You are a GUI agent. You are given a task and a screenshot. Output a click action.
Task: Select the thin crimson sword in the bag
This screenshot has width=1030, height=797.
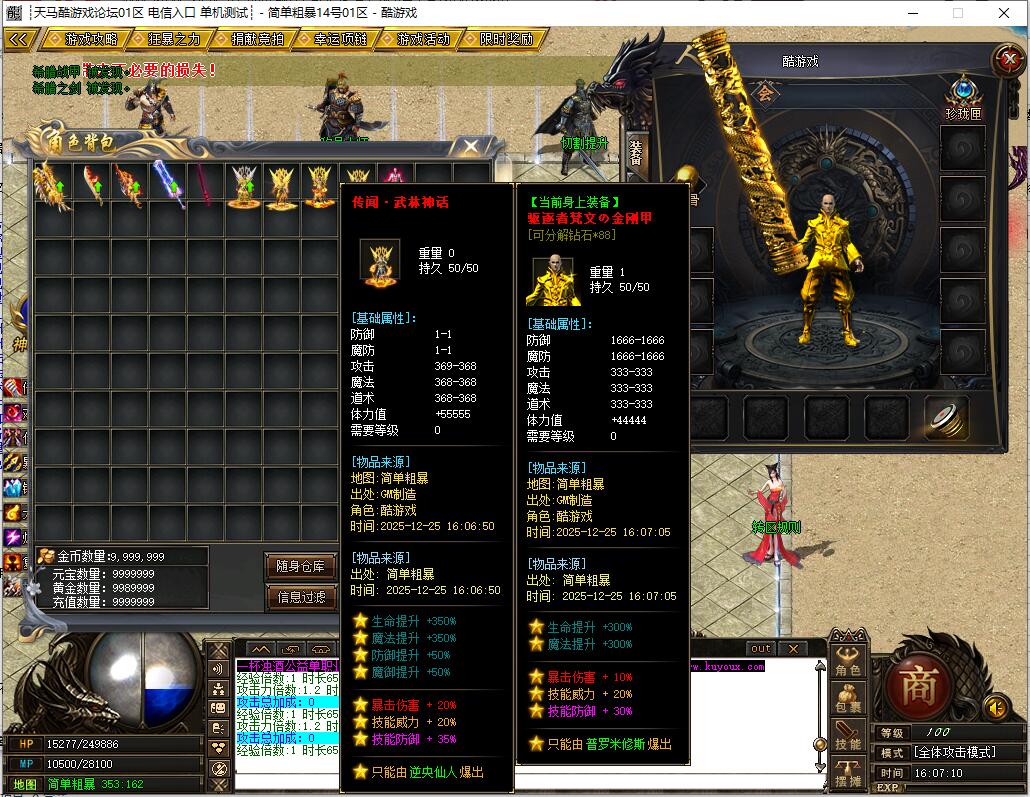(206, 184)
